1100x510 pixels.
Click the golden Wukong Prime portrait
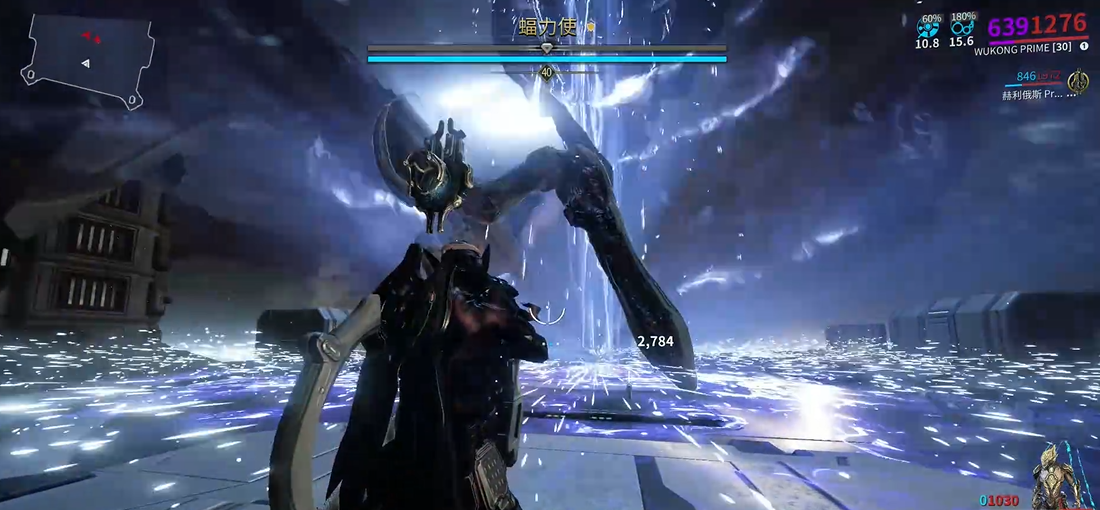[1062, 478]
